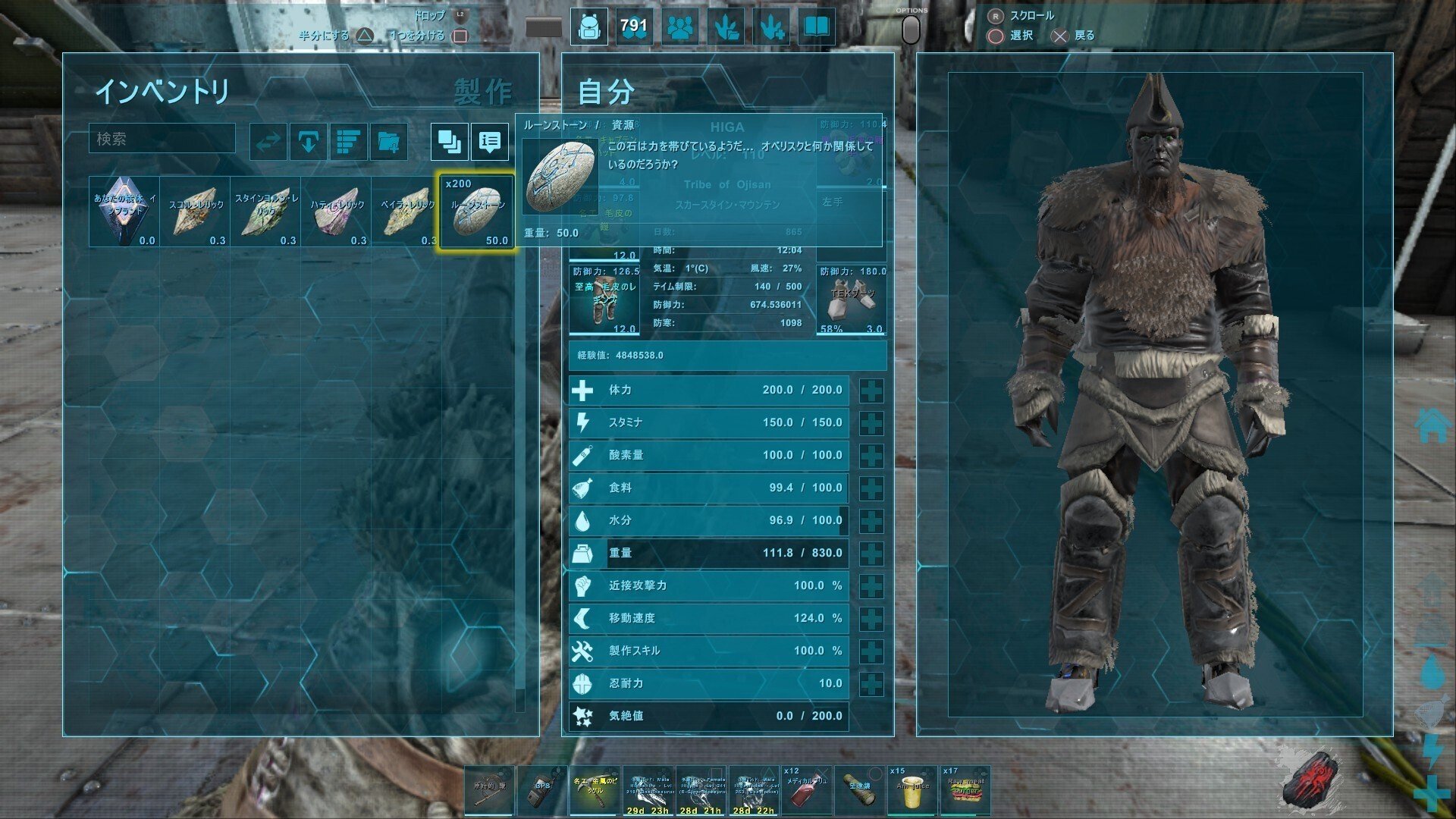Use the metal pickaxe hotbar slot
The width and height of the screenshot is (1456, 819).
click(595, 790)
